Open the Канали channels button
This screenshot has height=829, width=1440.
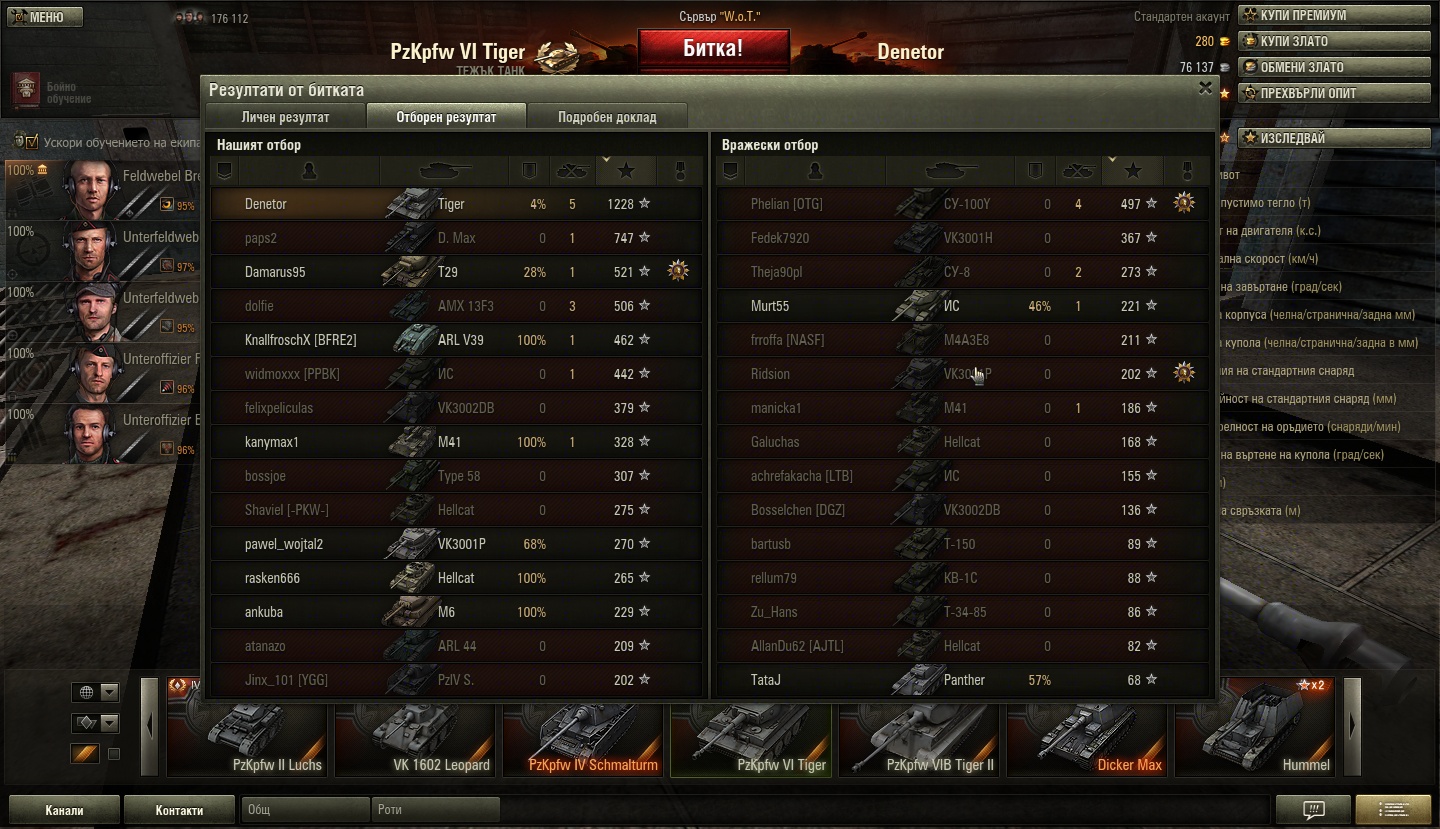(64, 810)
